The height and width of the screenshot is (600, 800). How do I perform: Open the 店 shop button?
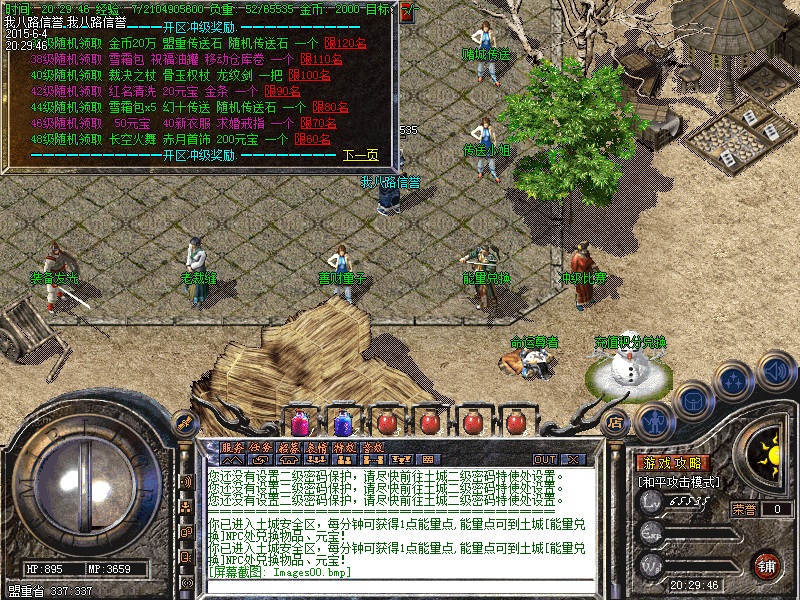click(615, 421)
